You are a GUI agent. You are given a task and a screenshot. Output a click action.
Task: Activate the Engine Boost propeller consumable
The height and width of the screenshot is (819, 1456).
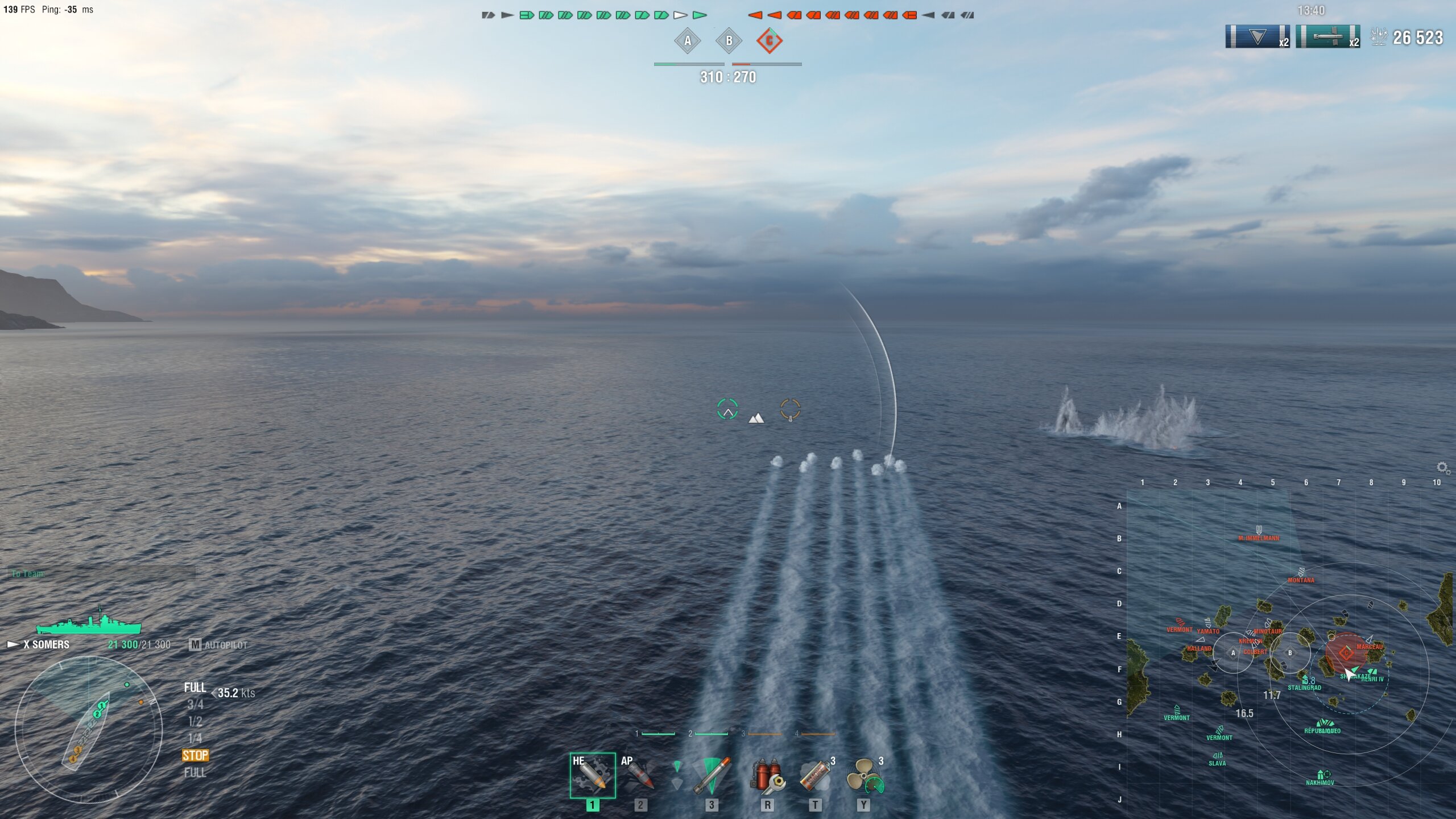click(864, 775)
